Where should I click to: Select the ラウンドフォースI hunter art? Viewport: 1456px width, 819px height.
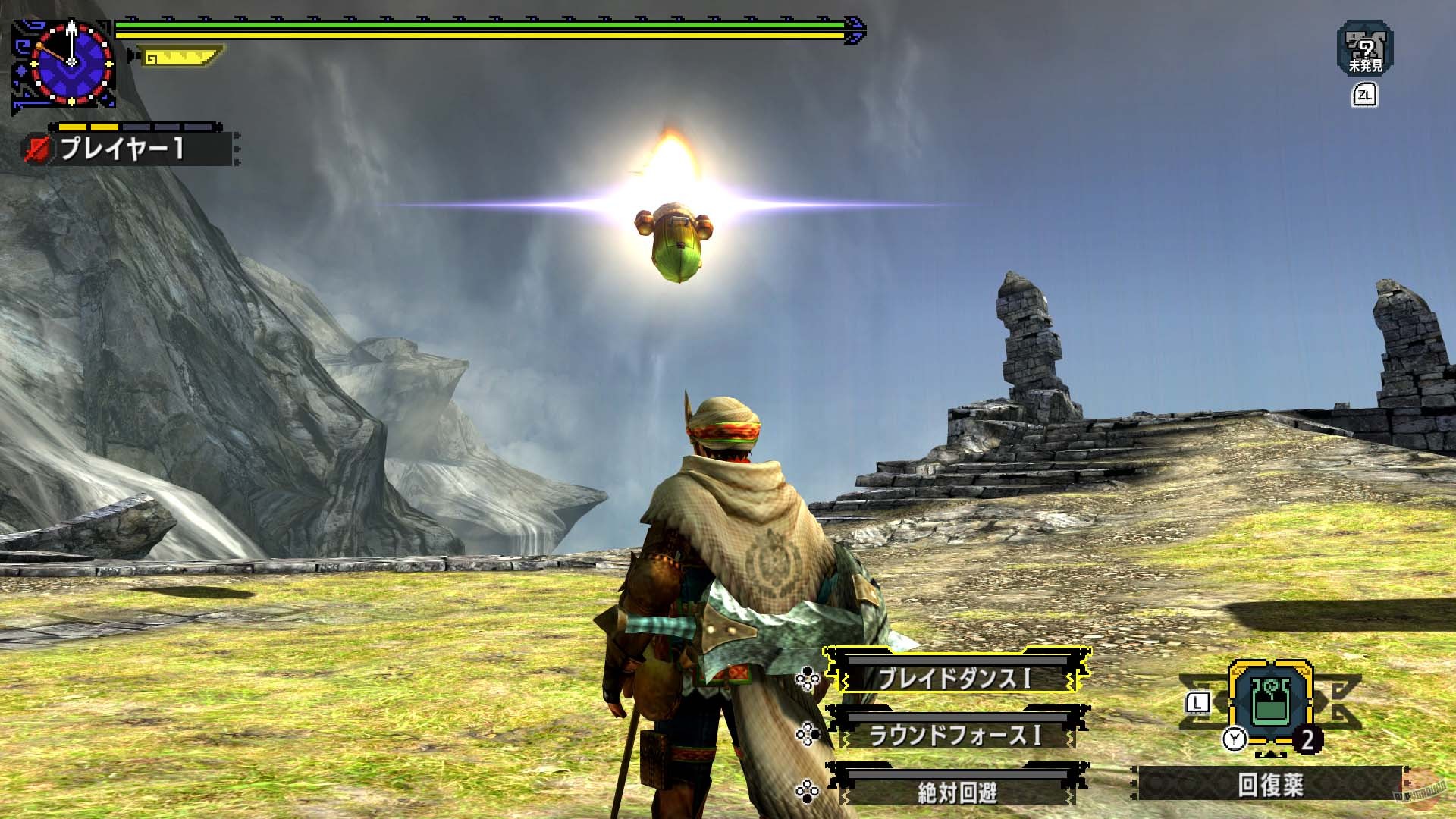[957, 734]
